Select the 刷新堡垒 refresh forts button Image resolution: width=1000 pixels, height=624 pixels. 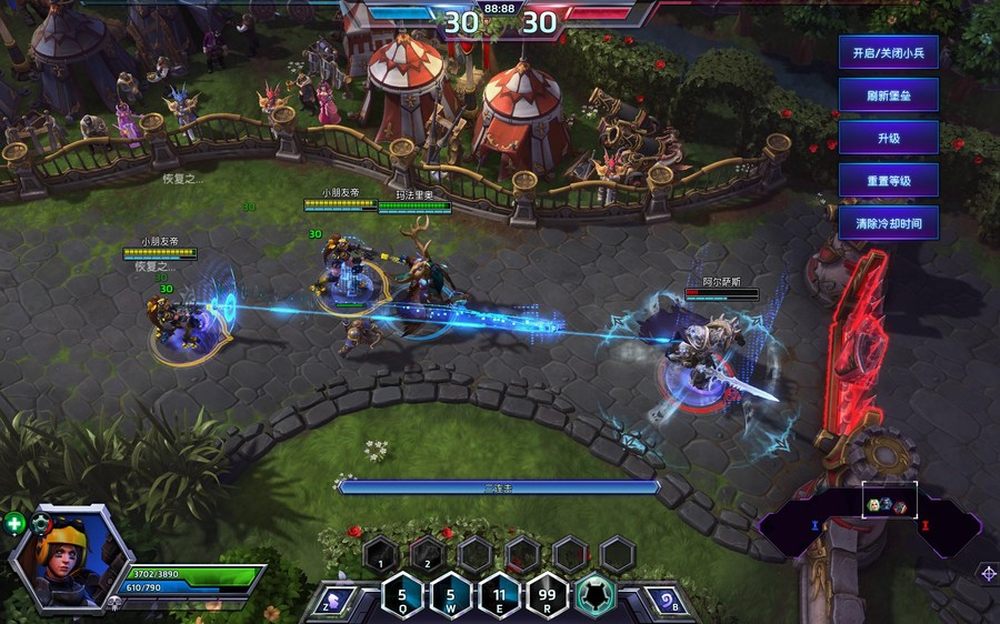point(888,95)
